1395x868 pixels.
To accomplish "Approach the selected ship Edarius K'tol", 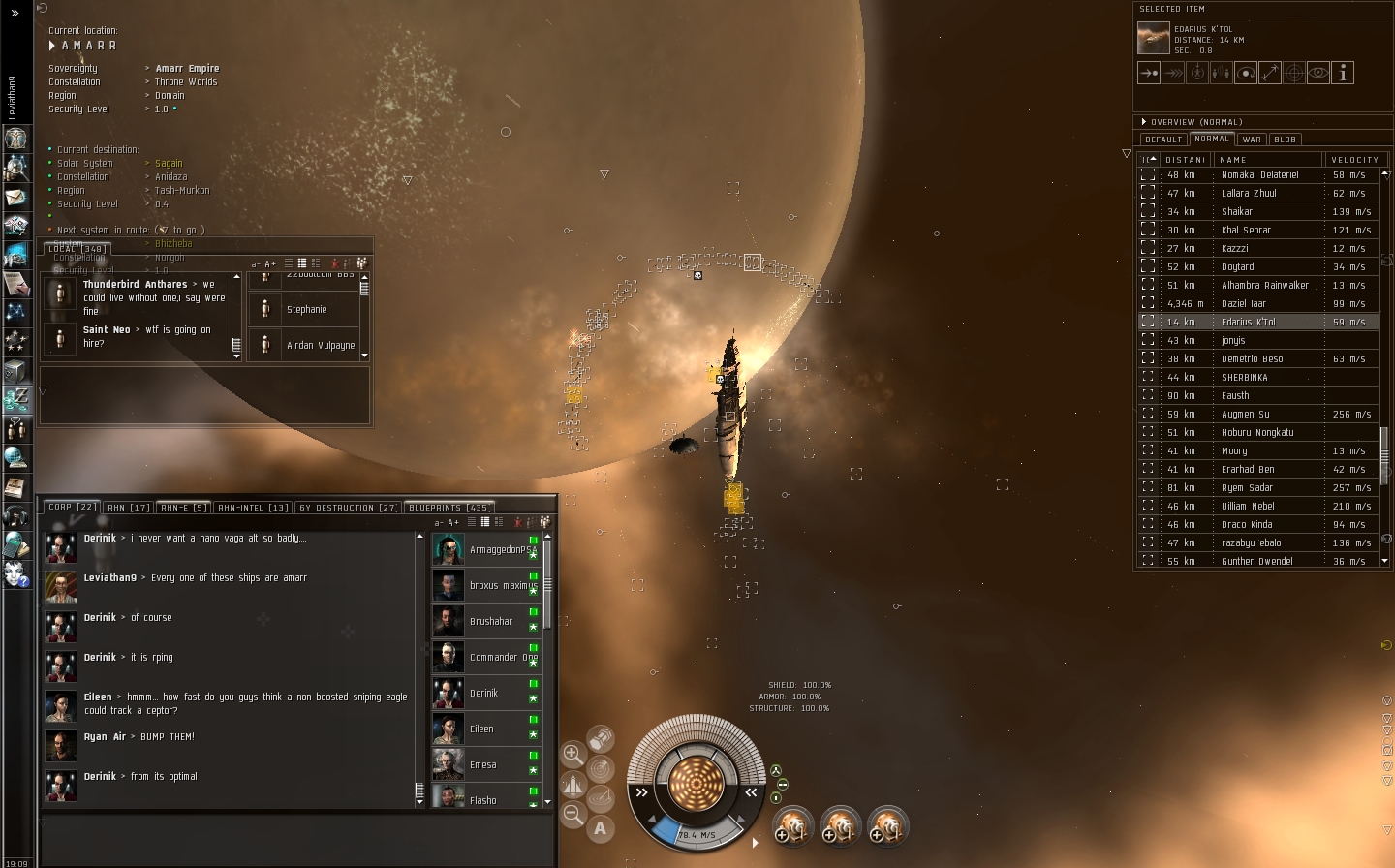I will [1149, 73].
